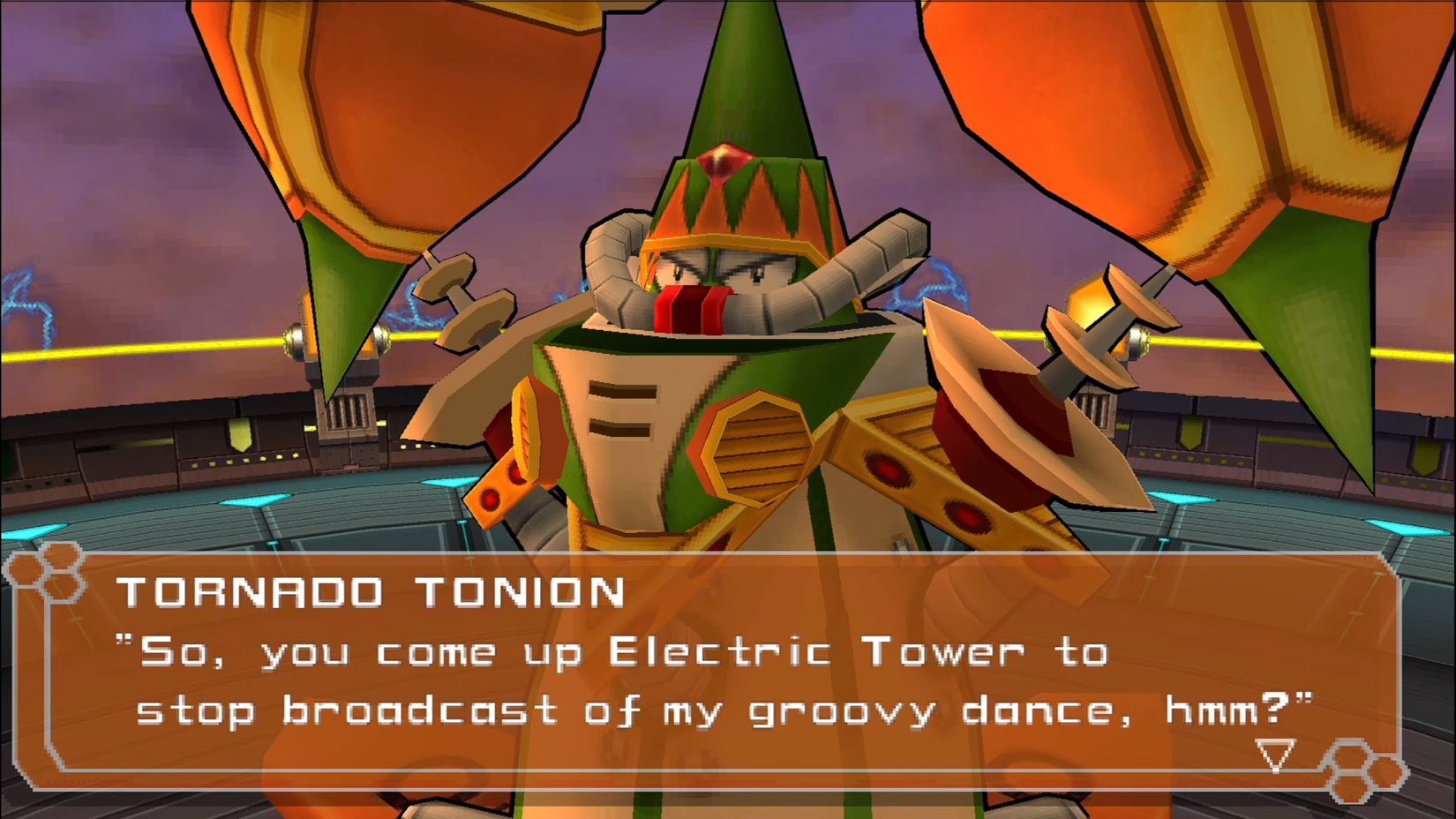Click the glowing lamp on the left background tower
Image resolution: width=1456 pixels, height=819 pixels.
point(296,340)
